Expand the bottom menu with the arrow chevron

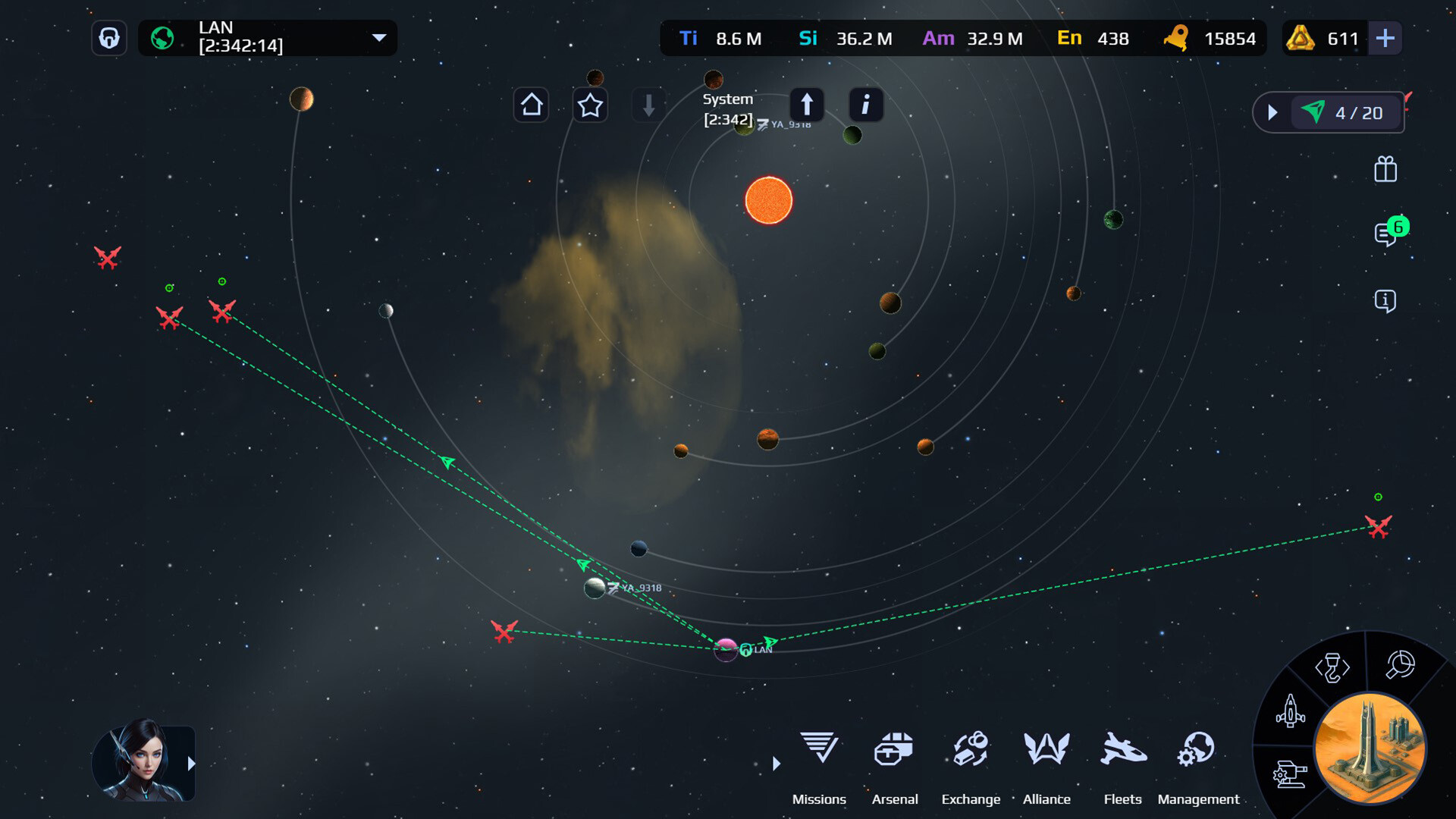click(x=776, y=764)
